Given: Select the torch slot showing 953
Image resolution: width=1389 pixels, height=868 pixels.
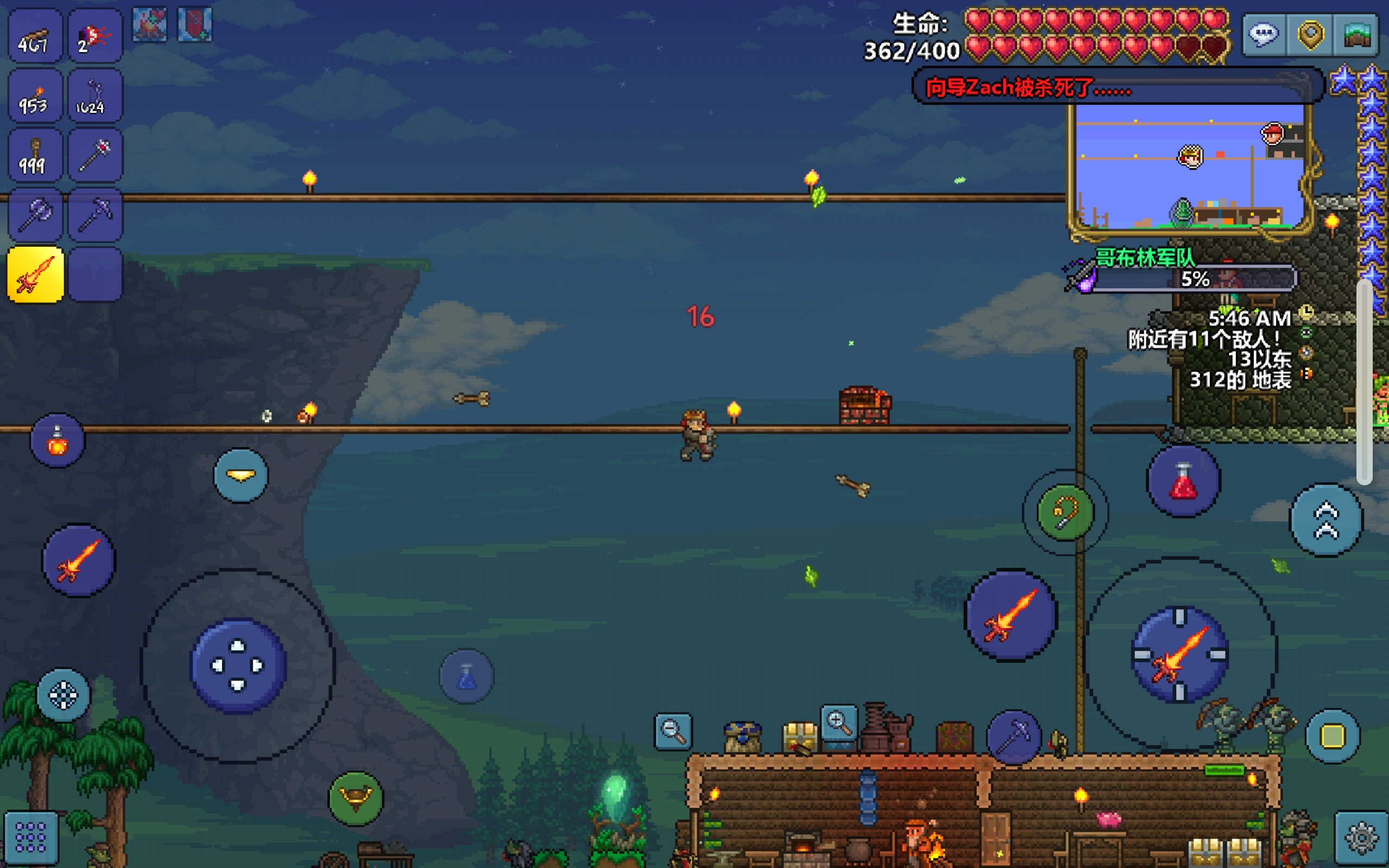Looking at the screenshot, I should tap(36, 97).
